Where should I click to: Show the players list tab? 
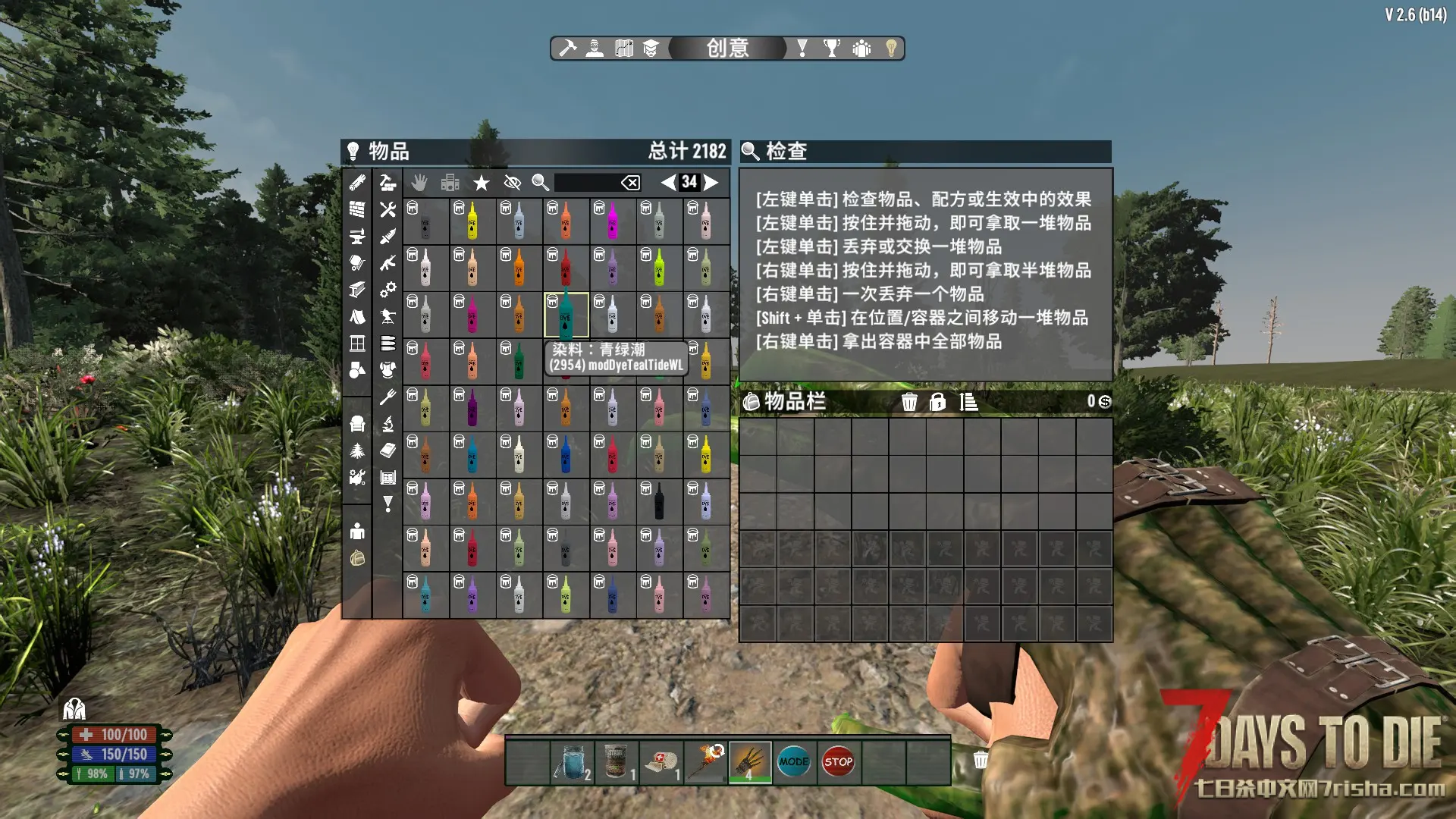point(861,49)
